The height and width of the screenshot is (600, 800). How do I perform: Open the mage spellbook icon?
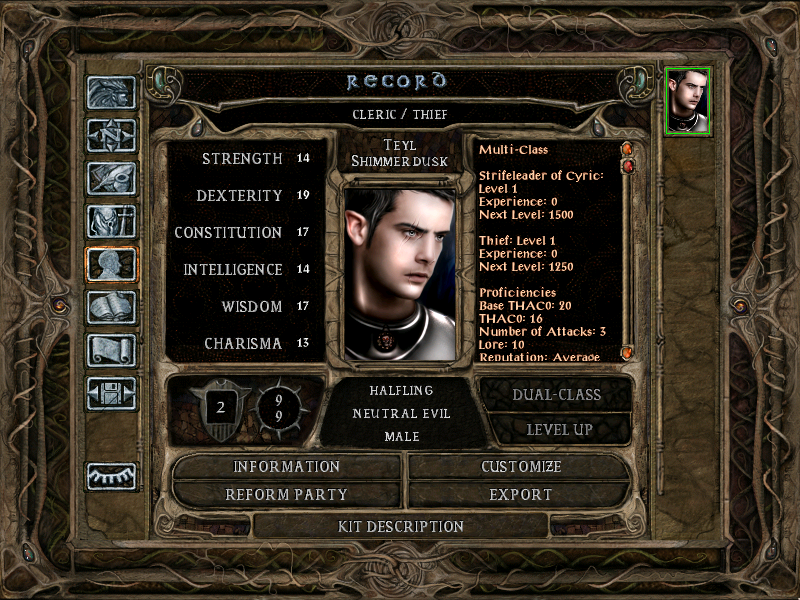(111, 307)
